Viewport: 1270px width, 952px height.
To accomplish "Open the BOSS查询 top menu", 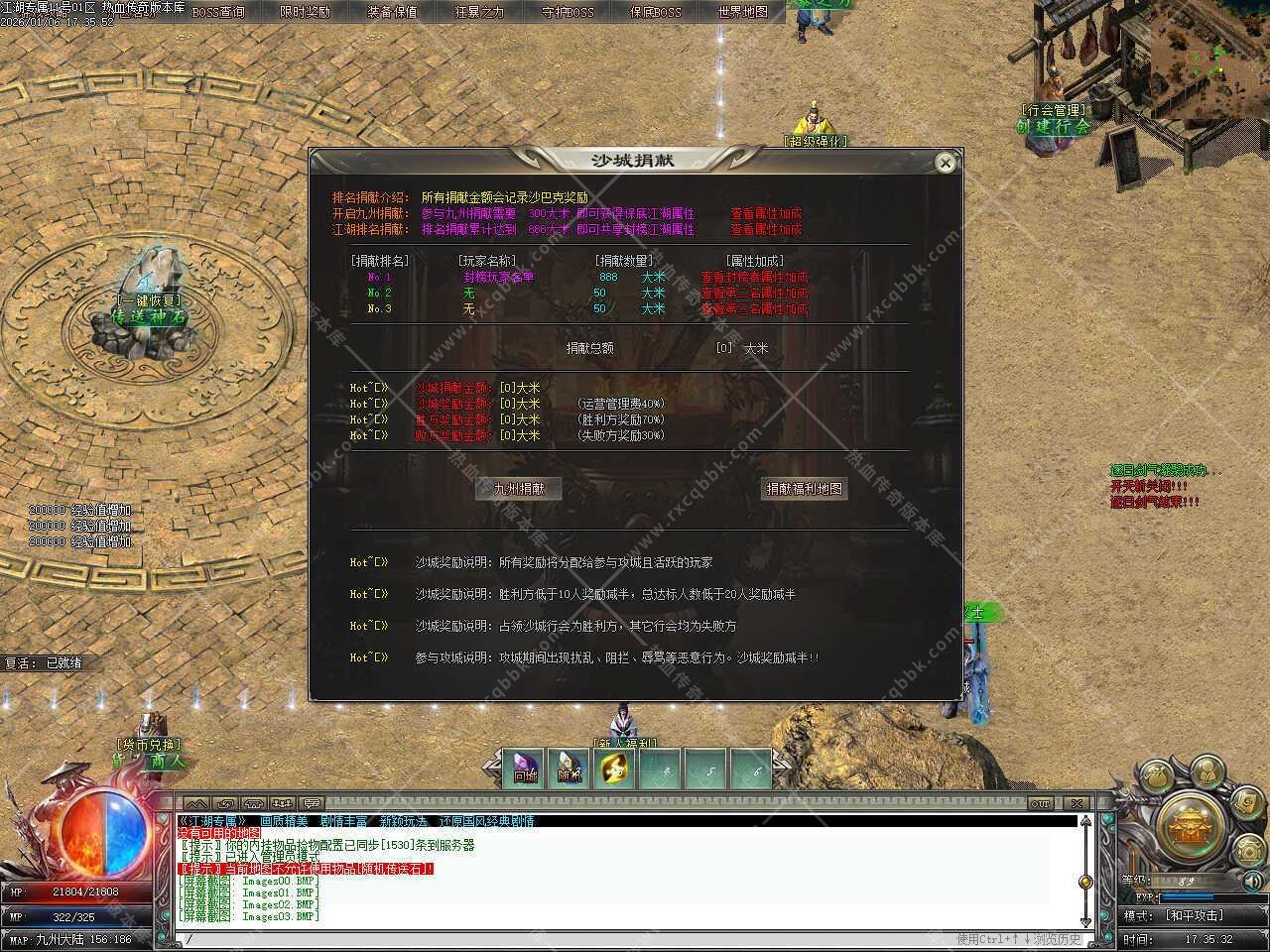I will click(x=218, y=12).
